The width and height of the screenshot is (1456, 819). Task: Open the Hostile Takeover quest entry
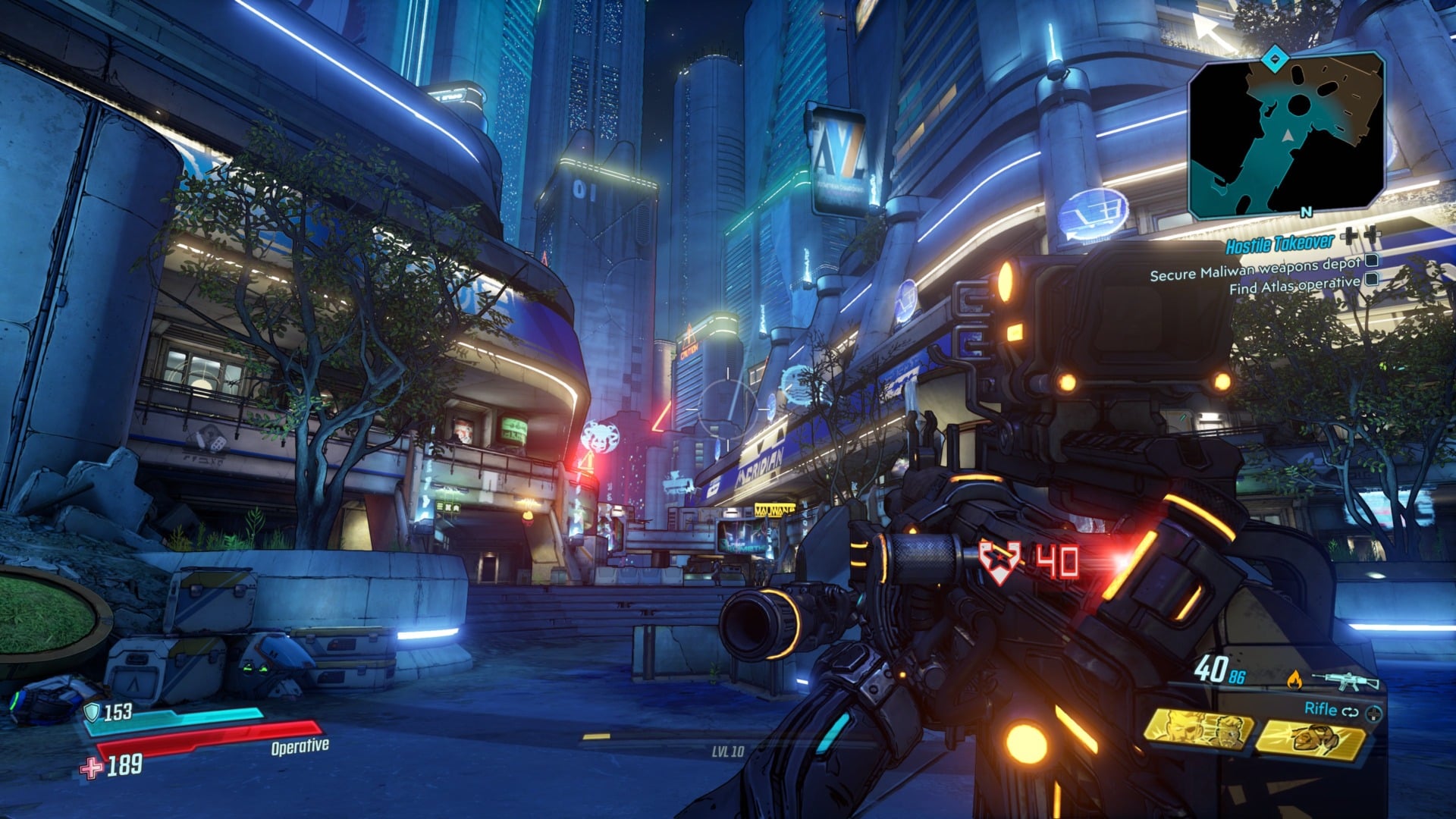[x=1279, y=244]
